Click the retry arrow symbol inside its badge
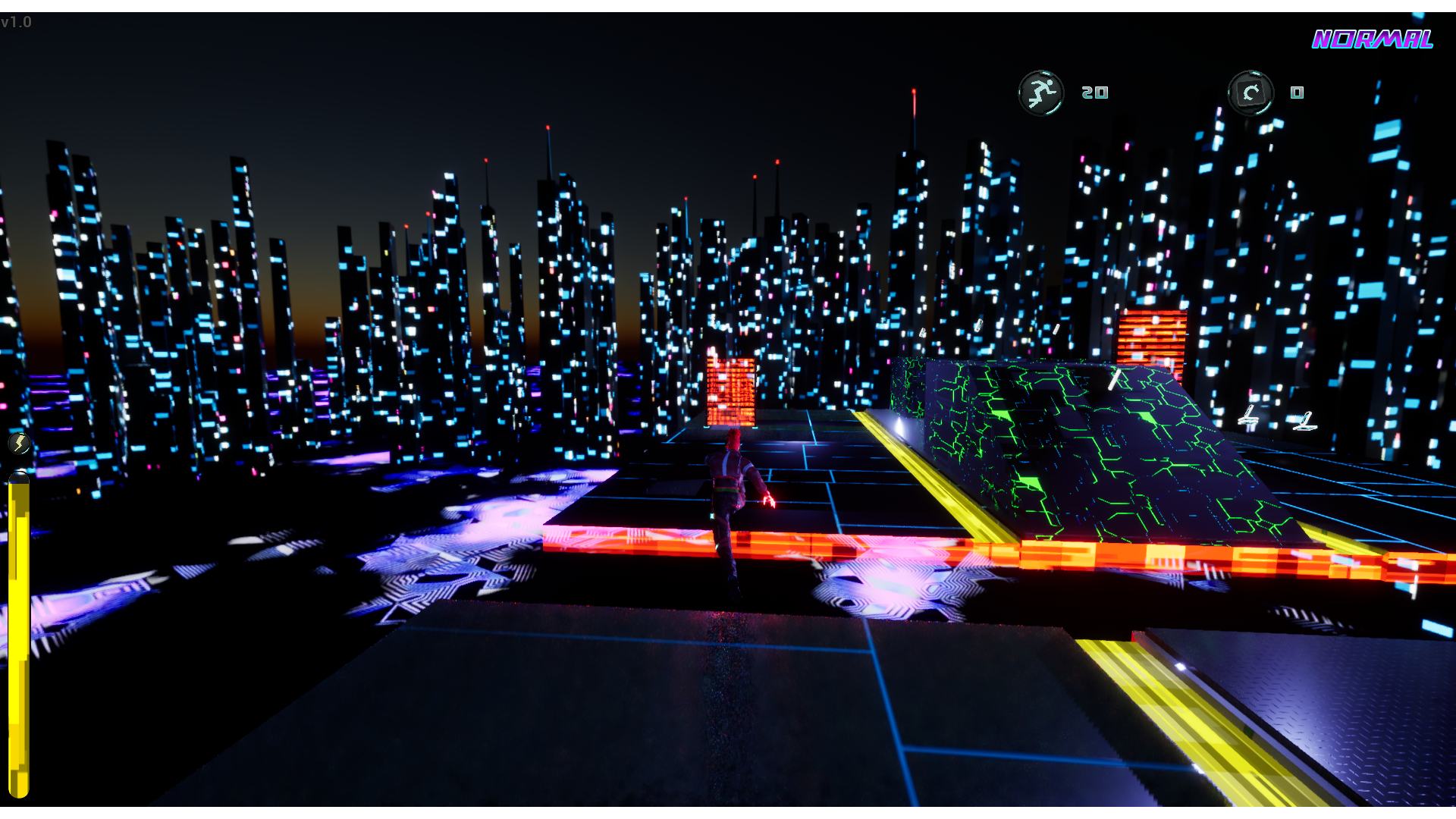 point(1251,92)
